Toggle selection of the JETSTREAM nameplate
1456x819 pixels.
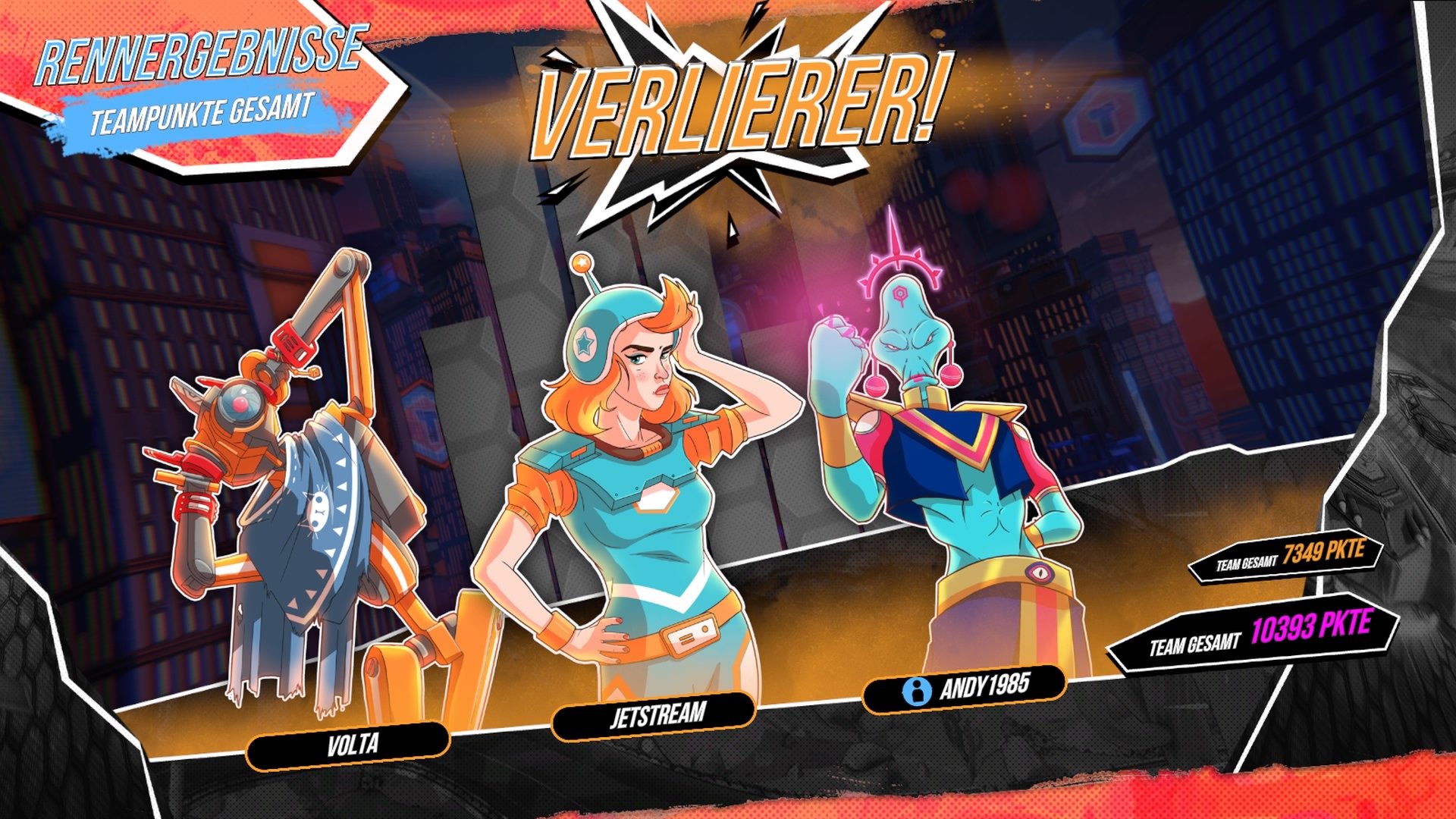tap(656, 713)
